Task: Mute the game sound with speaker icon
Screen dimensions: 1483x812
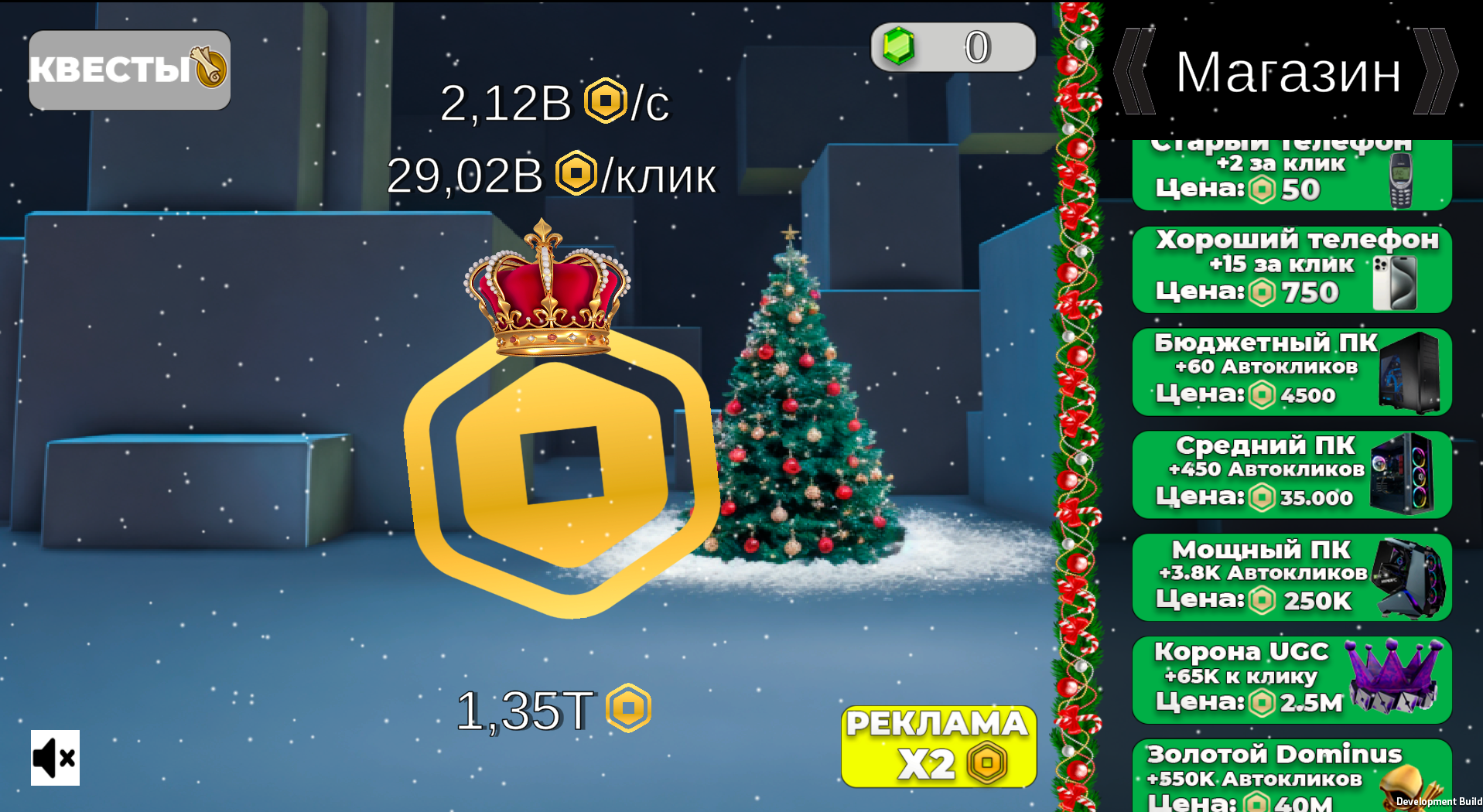Action: tap(54, 758)
